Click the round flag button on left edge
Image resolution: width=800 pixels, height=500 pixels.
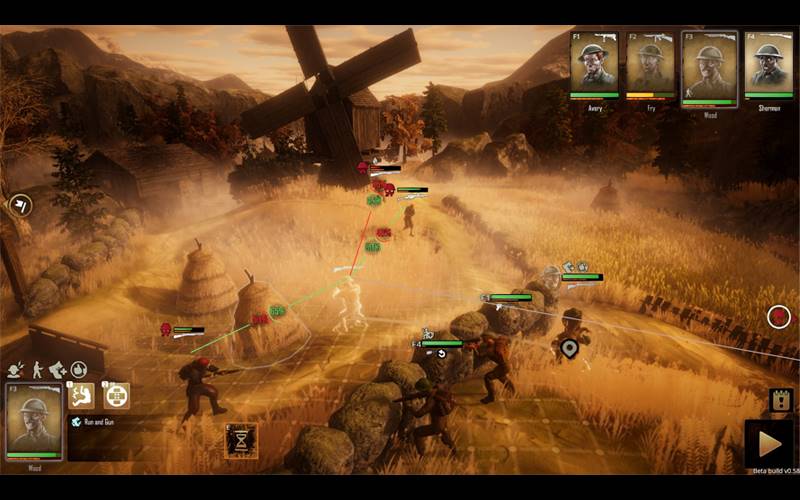tap(20, 205)
